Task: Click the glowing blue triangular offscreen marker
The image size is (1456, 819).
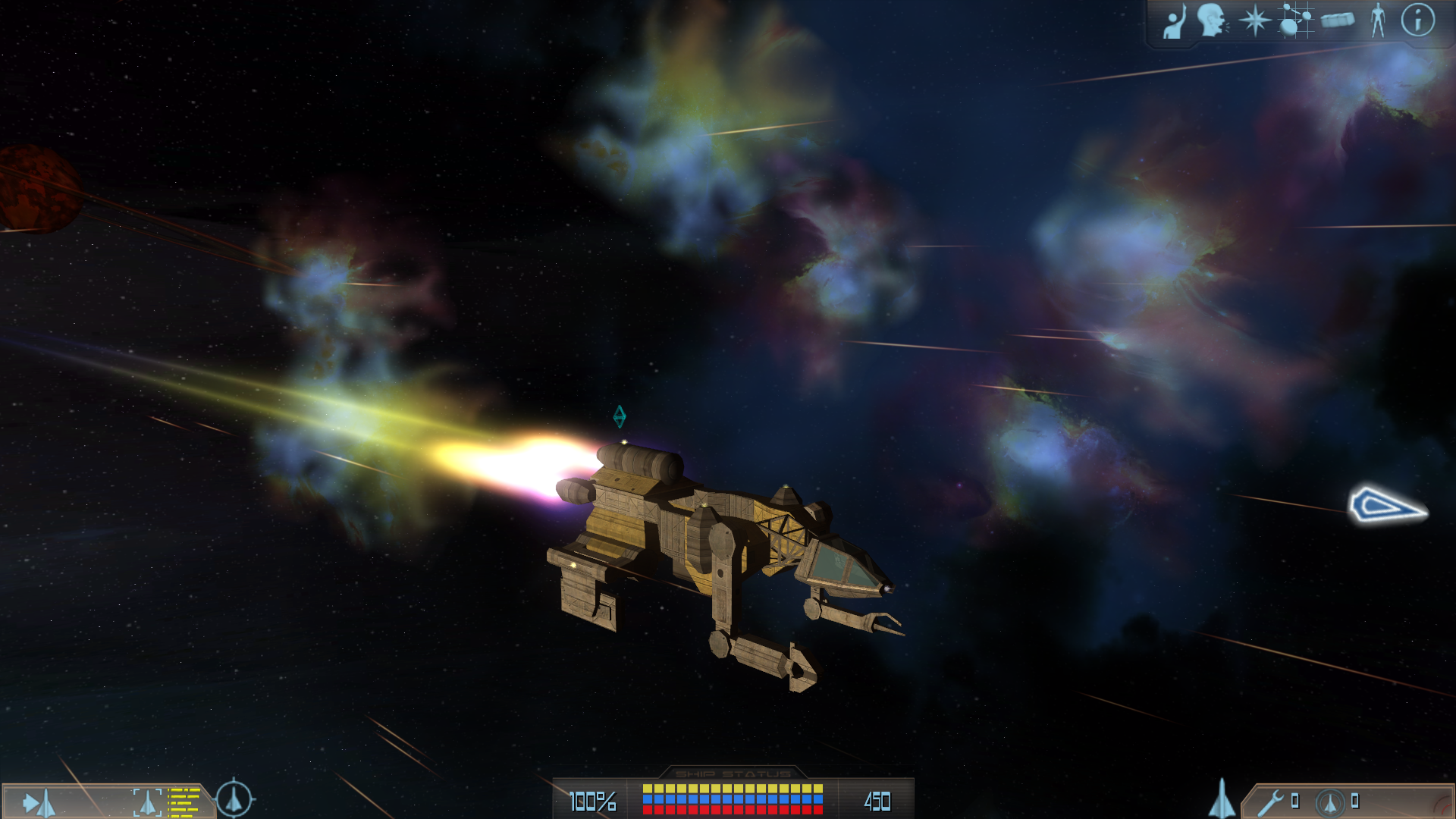Action: 1387,506
